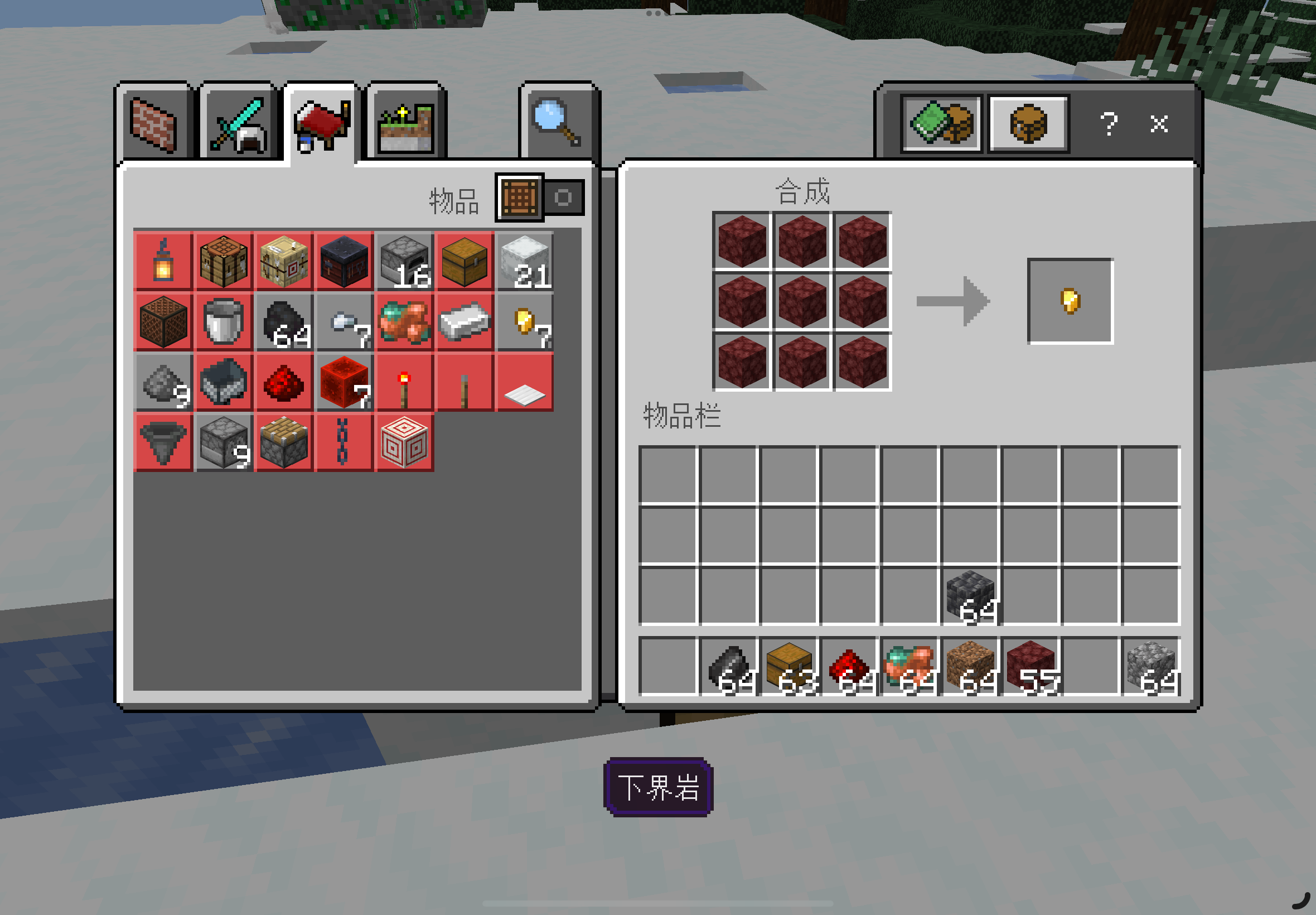The width and height of the screenshot is (1316, 915).
Task: Select the red bed items tab
Action: point(321,124)
